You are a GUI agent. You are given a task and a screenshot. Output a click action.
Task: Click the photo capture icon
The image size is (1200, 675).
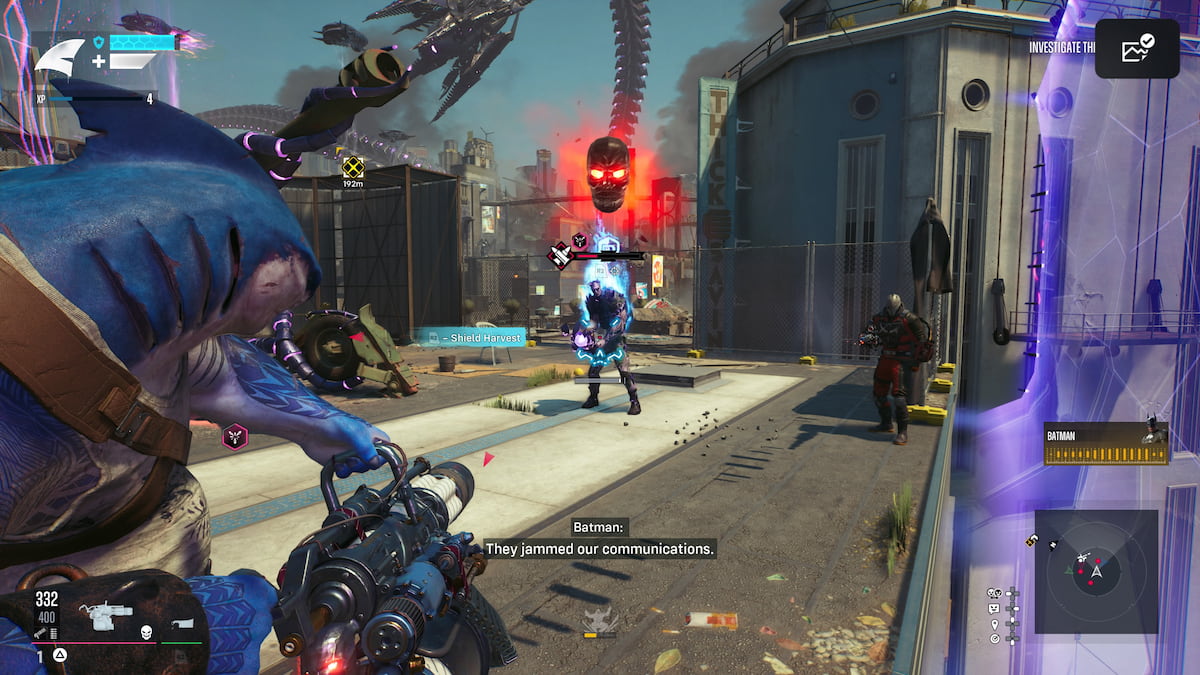[x=1137, y=48]
